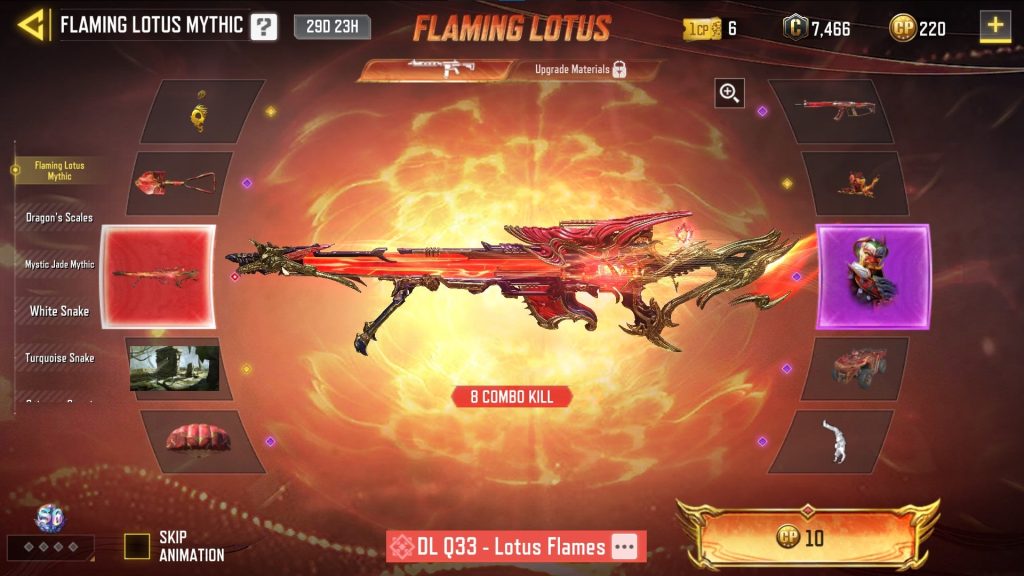The width and height of the screenshot is (1024, 576).
Task: Open DL Q33 Lotus Flames details button
Action: 624,547
